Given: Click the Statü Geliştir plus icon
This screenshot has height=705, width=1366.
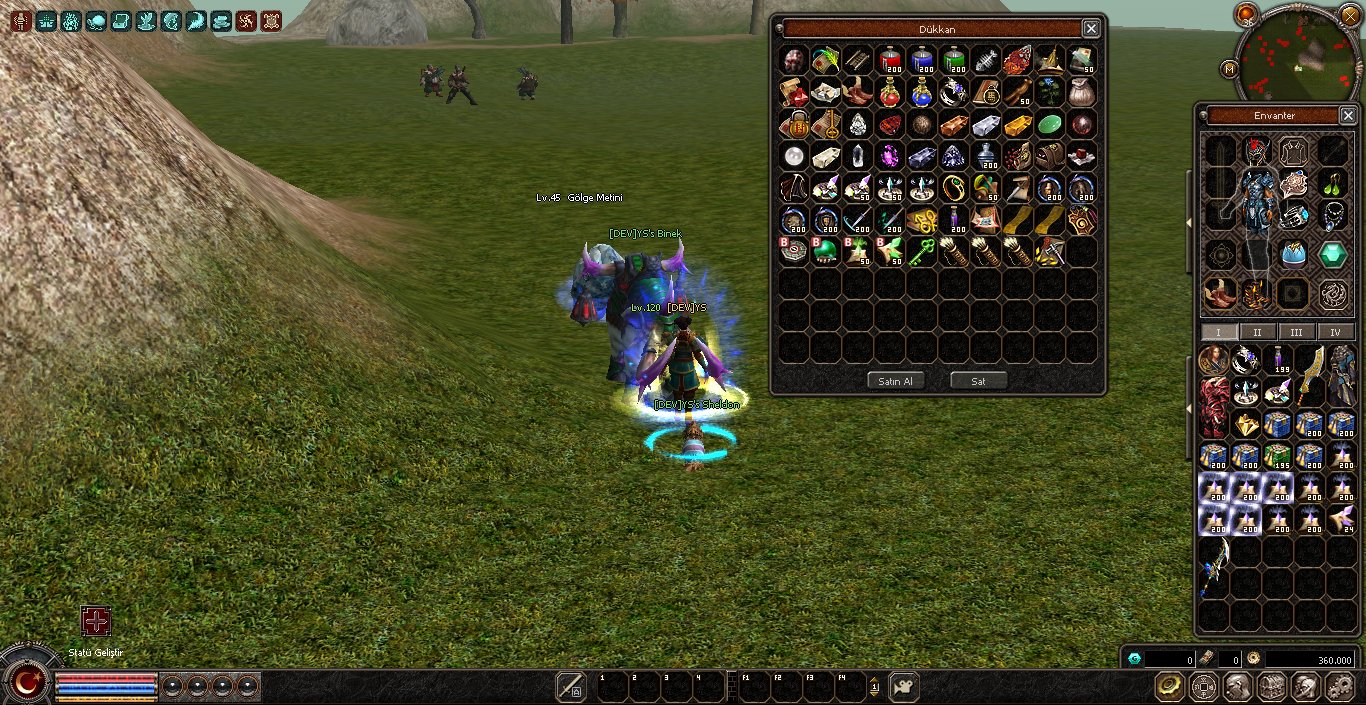Looking at the screenshot, I should [x=96, y=621].
